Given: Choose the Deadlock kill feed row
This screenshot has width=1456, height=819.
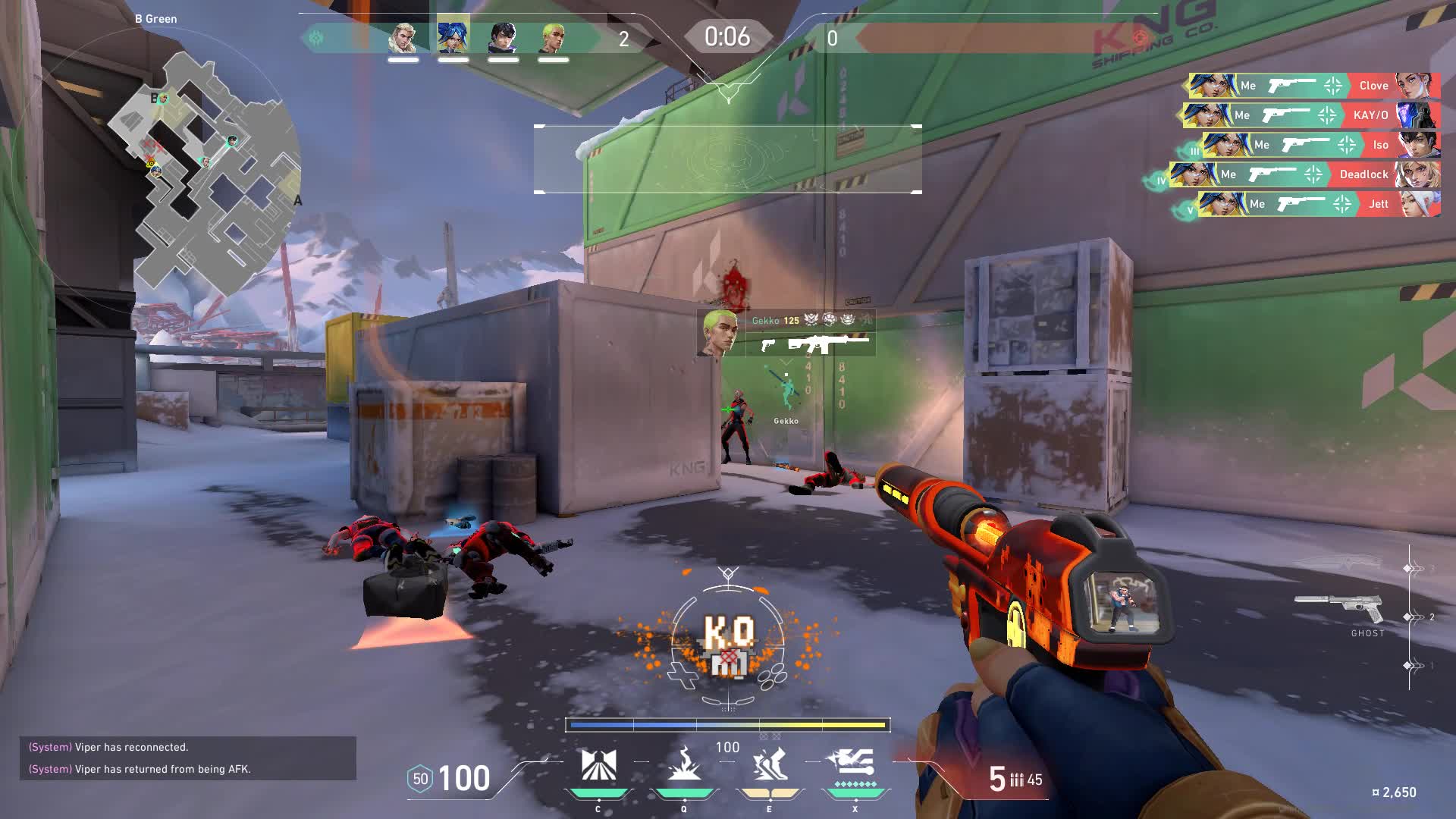Looking at the screenshot, I should 1303,174.
